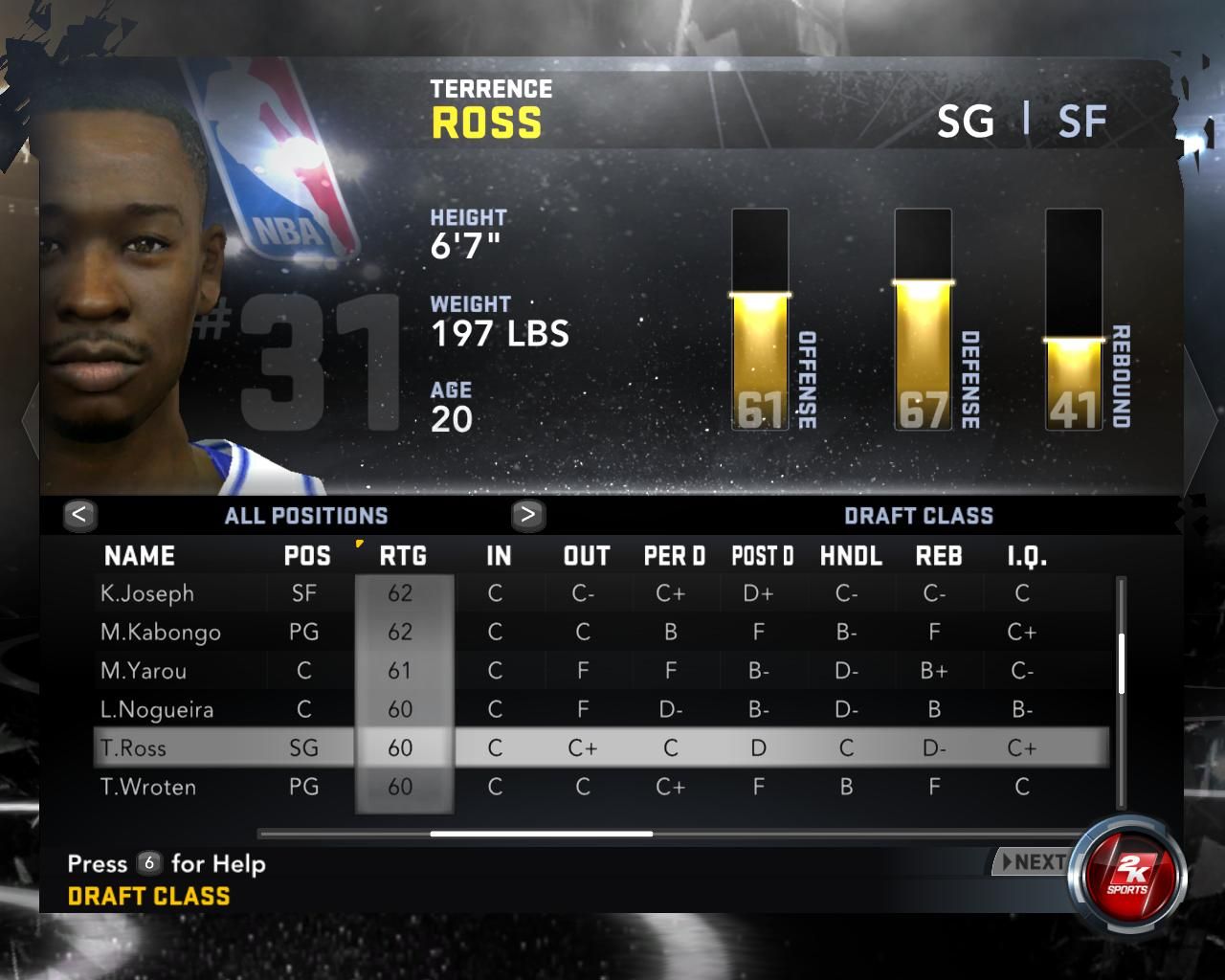Select K.Joseph row in draft list

(x=147, y=593)
